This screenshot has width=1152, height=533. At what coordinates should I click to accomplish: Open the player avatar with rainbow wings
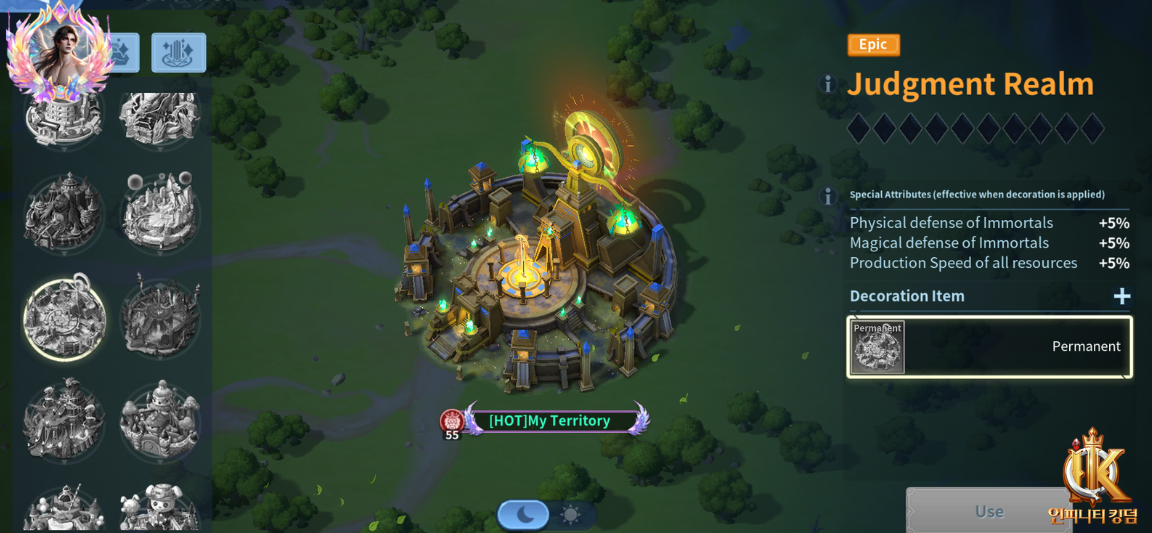(57, 50)
